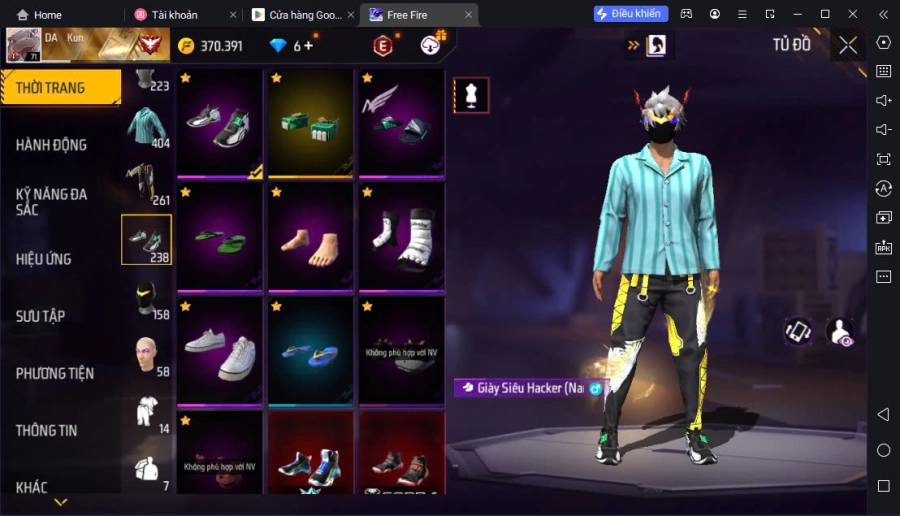Viewport: 900px width, 516px height.
Task: Equip the bare feet item
Action: (310, 238)
